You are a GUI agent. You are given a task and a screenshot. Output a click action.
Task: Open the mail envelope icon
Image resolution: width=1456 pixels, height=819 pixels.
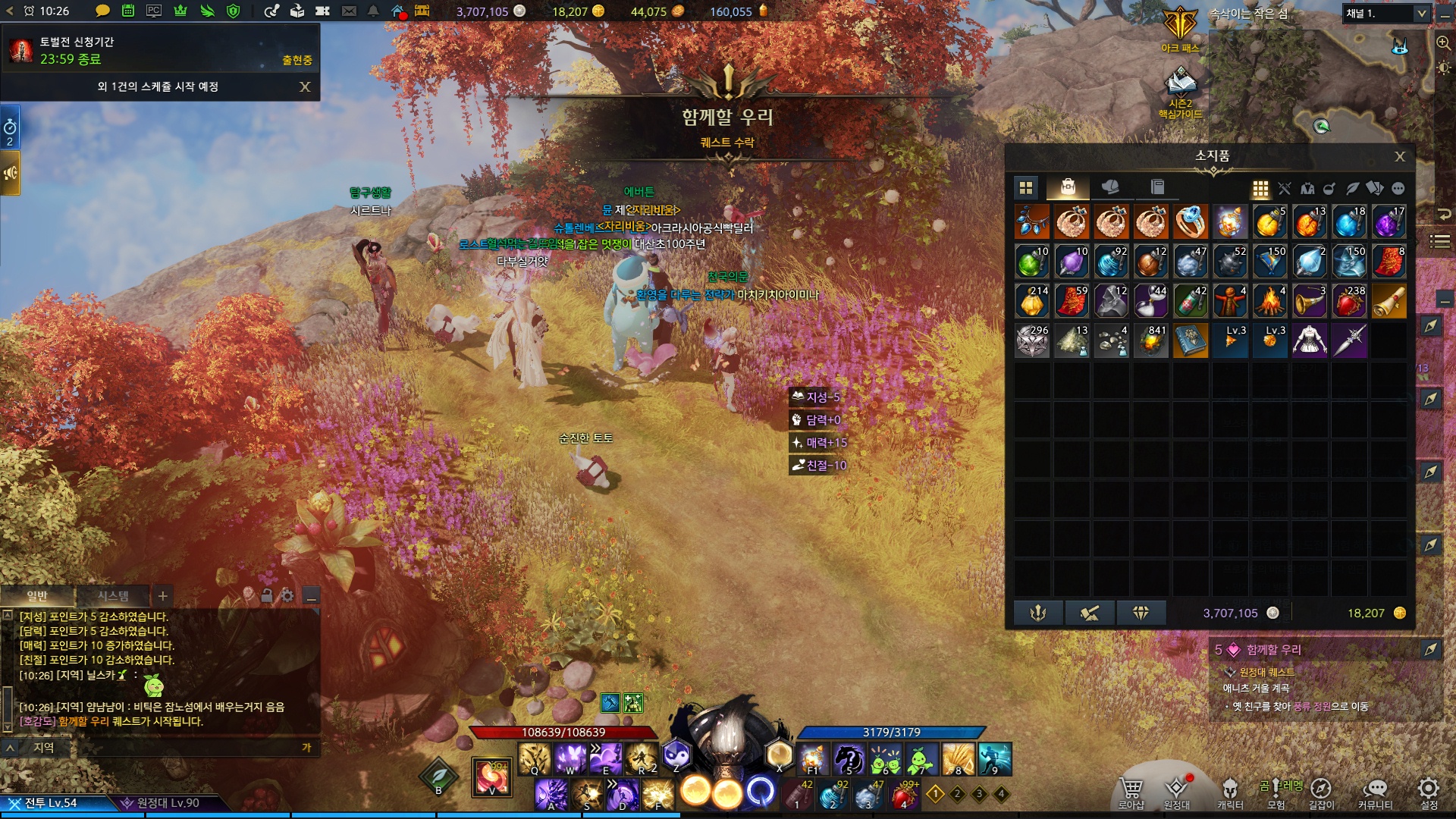[349, 11]
